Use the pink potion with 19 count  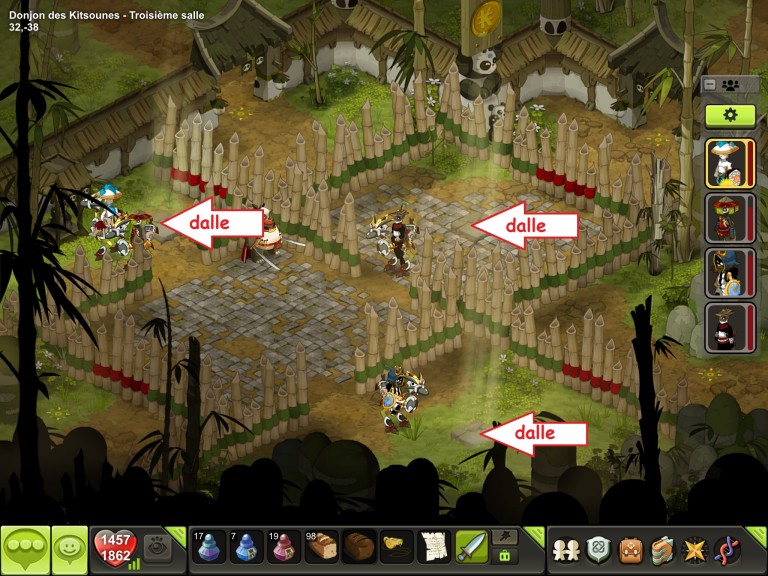coord(284,547)
